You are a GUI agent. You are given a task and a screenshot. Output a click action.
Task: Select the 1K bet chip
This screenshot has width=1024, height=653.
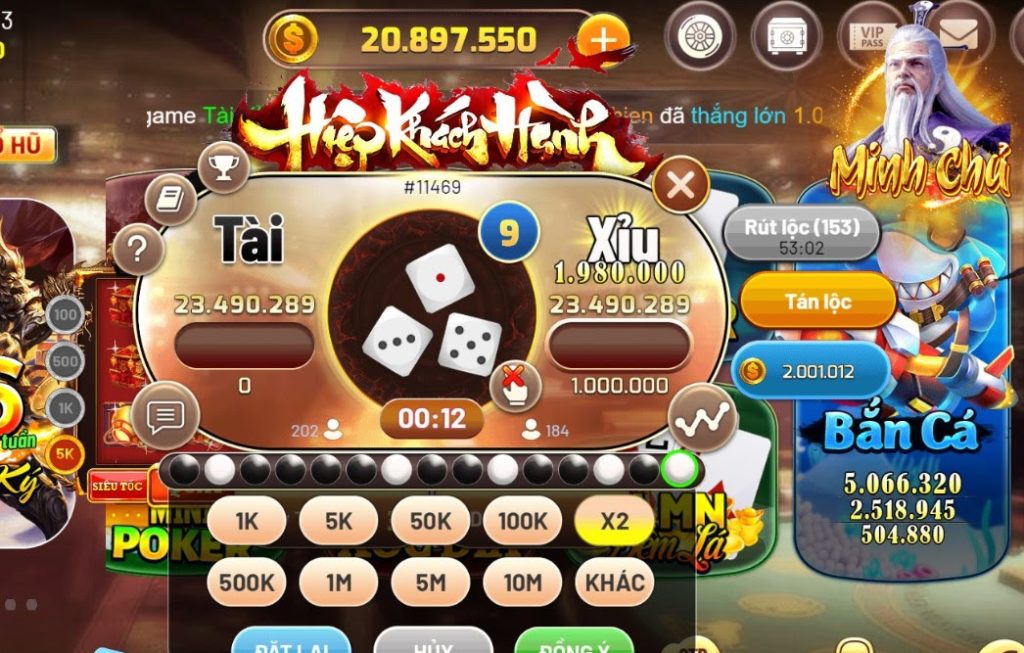click(246, 521)
